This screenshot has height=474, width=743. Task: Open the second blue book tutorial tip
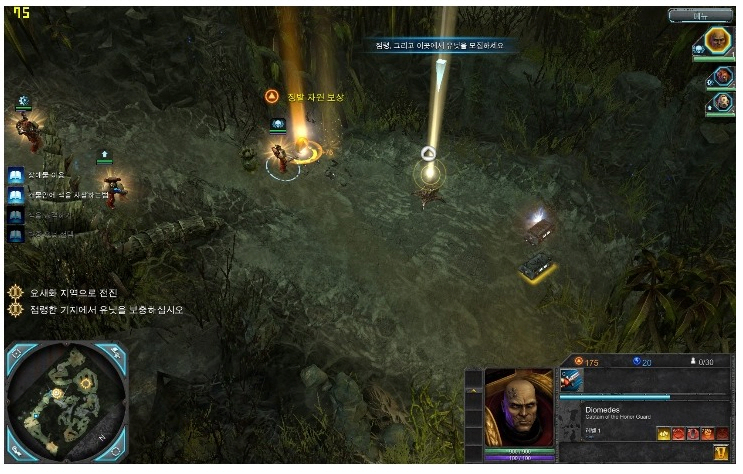[x=16, y=196]
